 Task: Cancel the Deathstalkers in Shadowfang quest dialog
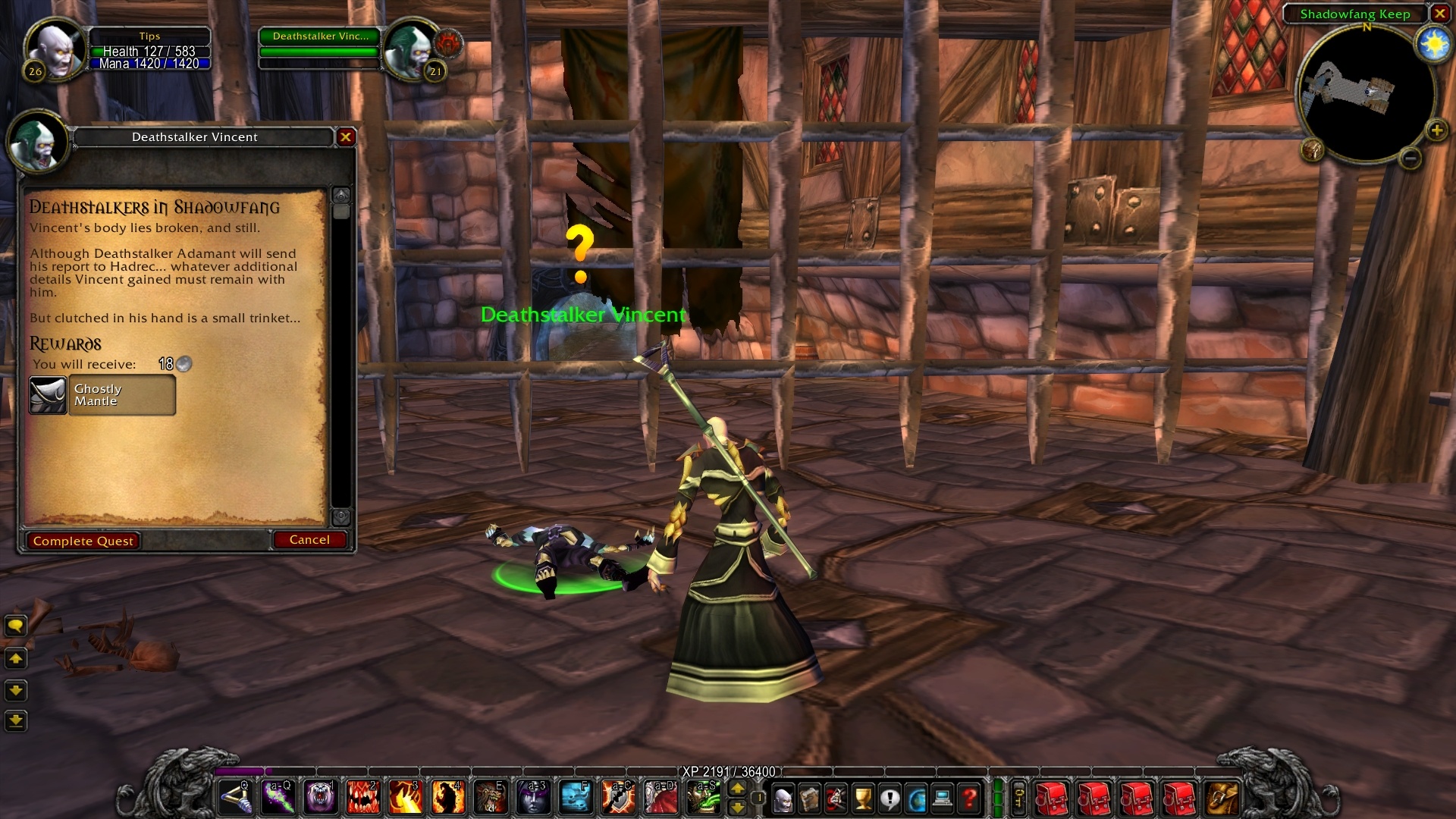309,540
